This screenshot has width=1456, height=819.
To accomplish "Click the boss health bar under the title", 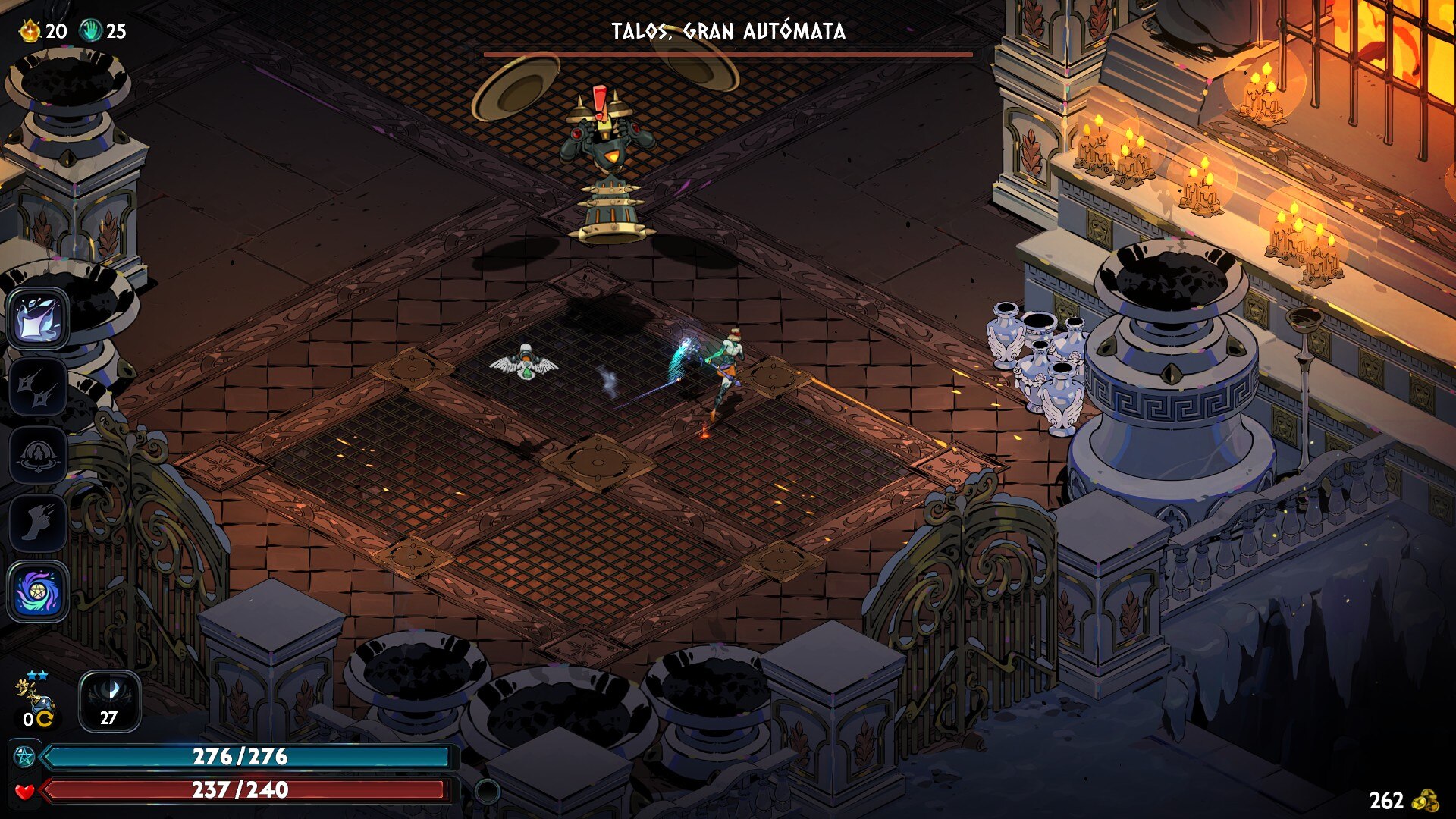I will click(728, 55).
